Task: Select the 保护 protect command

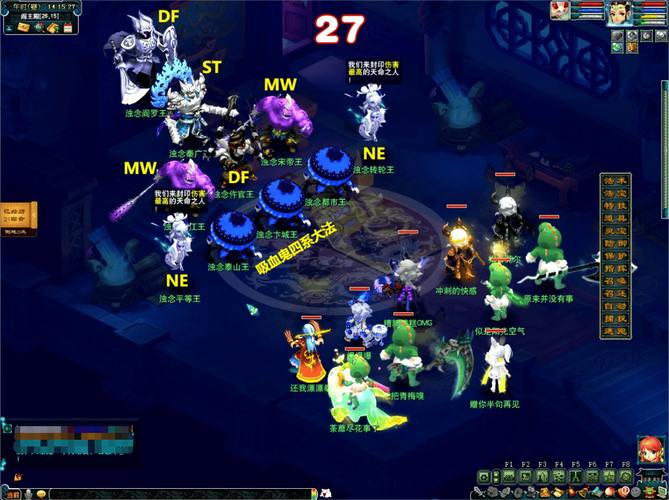Action: (x=616, y=256)
